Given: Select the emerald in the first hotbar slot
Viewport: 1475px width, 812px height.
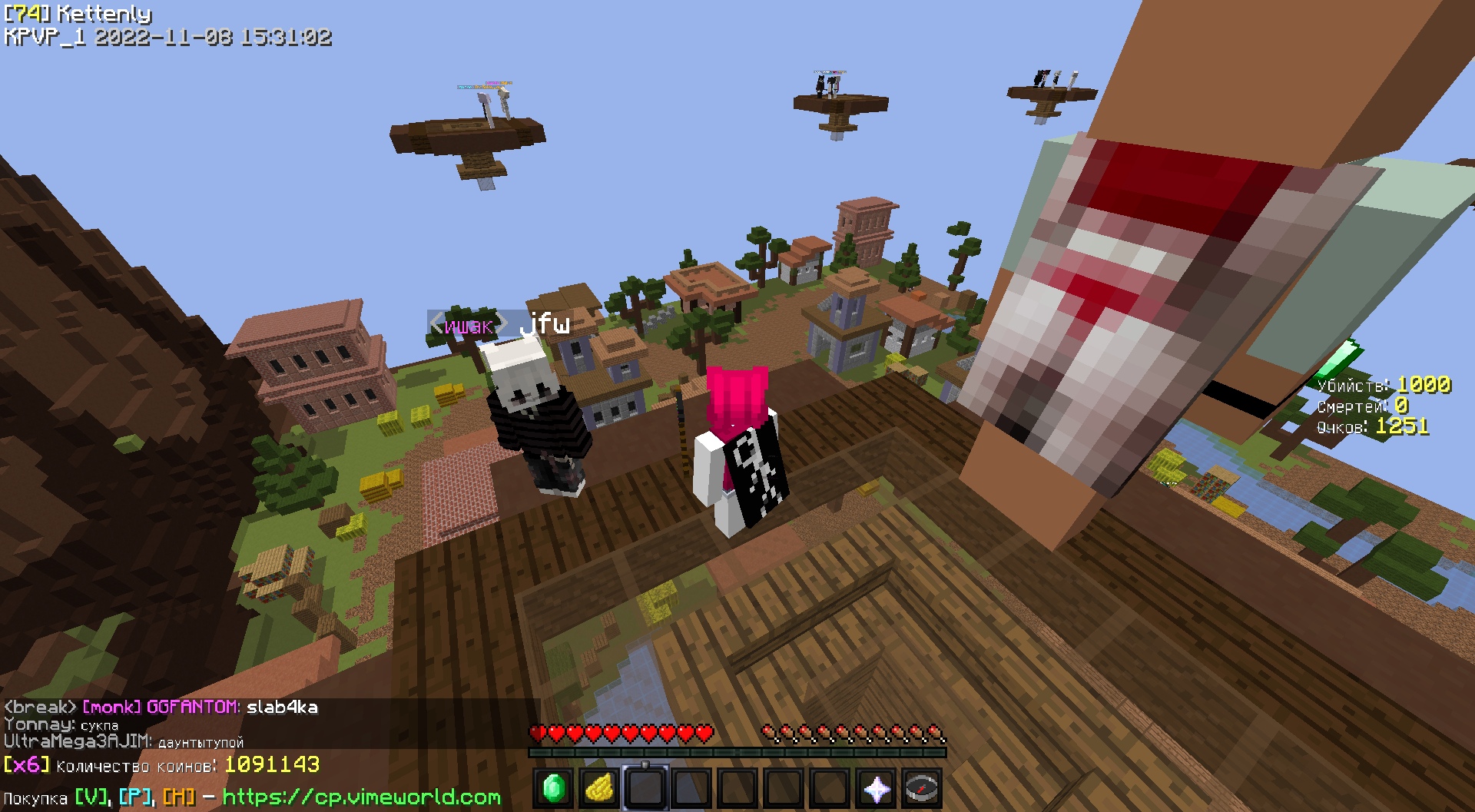Looking at the screenshot, I should tap(553, 789).
